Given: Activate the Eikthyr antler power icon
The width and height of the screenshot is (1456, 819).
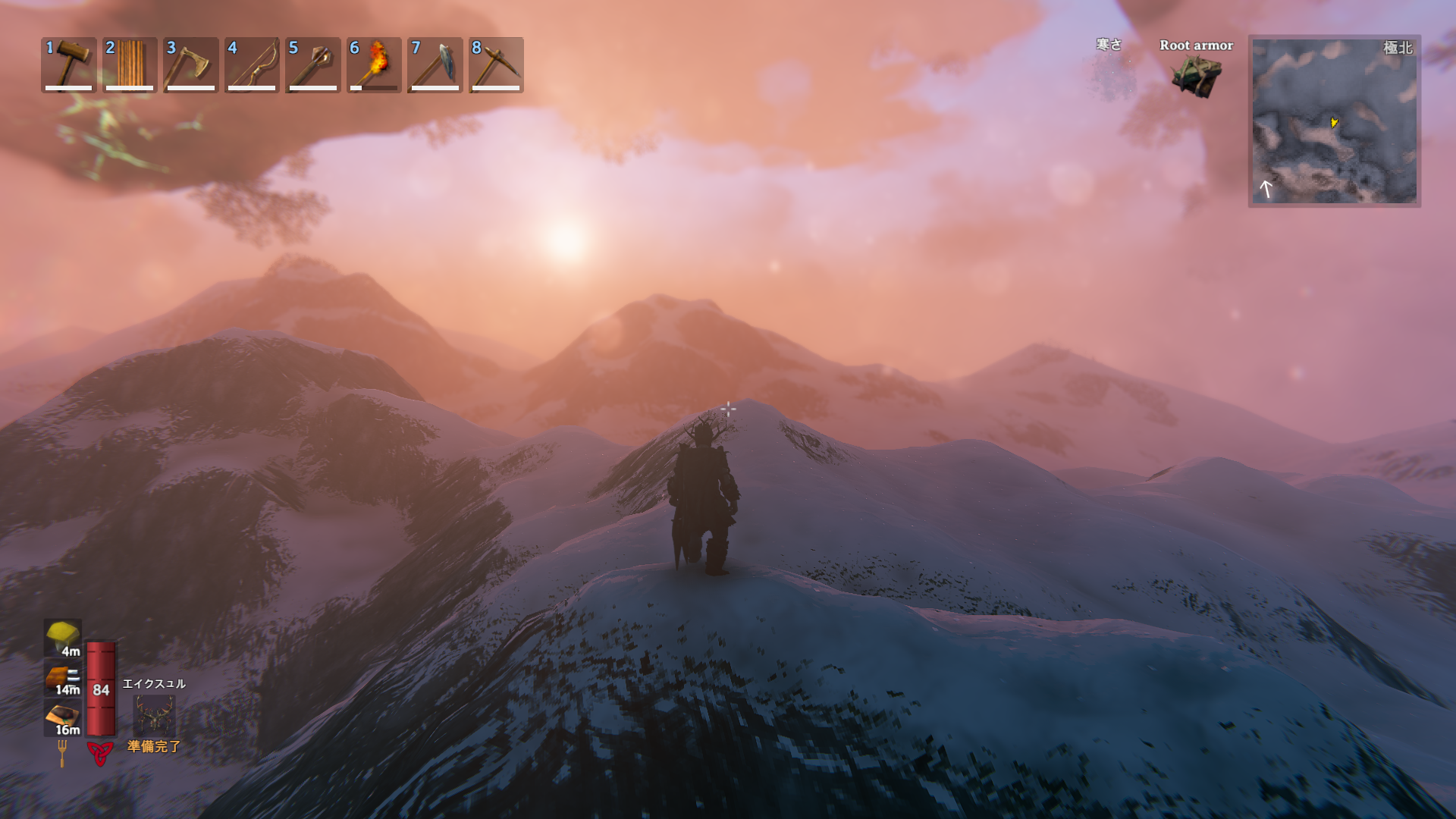Looking at the screenshot, I should pyautogui.click(x=155, y=714).
